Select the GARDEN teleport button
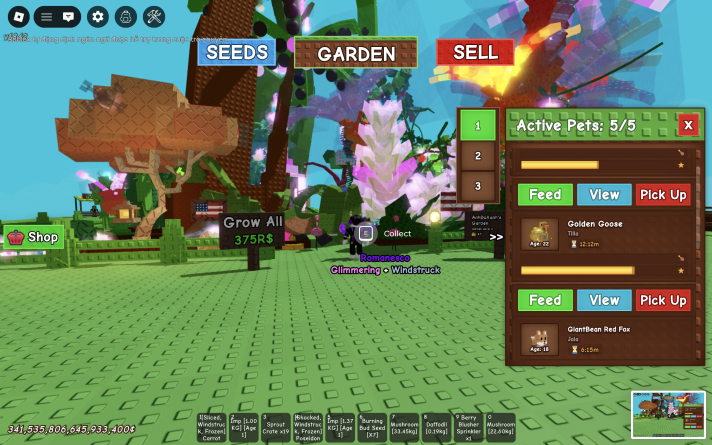Image resolution: width=712 pixels, height=445 pixels. pyautogui.click(x=356, y=54)
